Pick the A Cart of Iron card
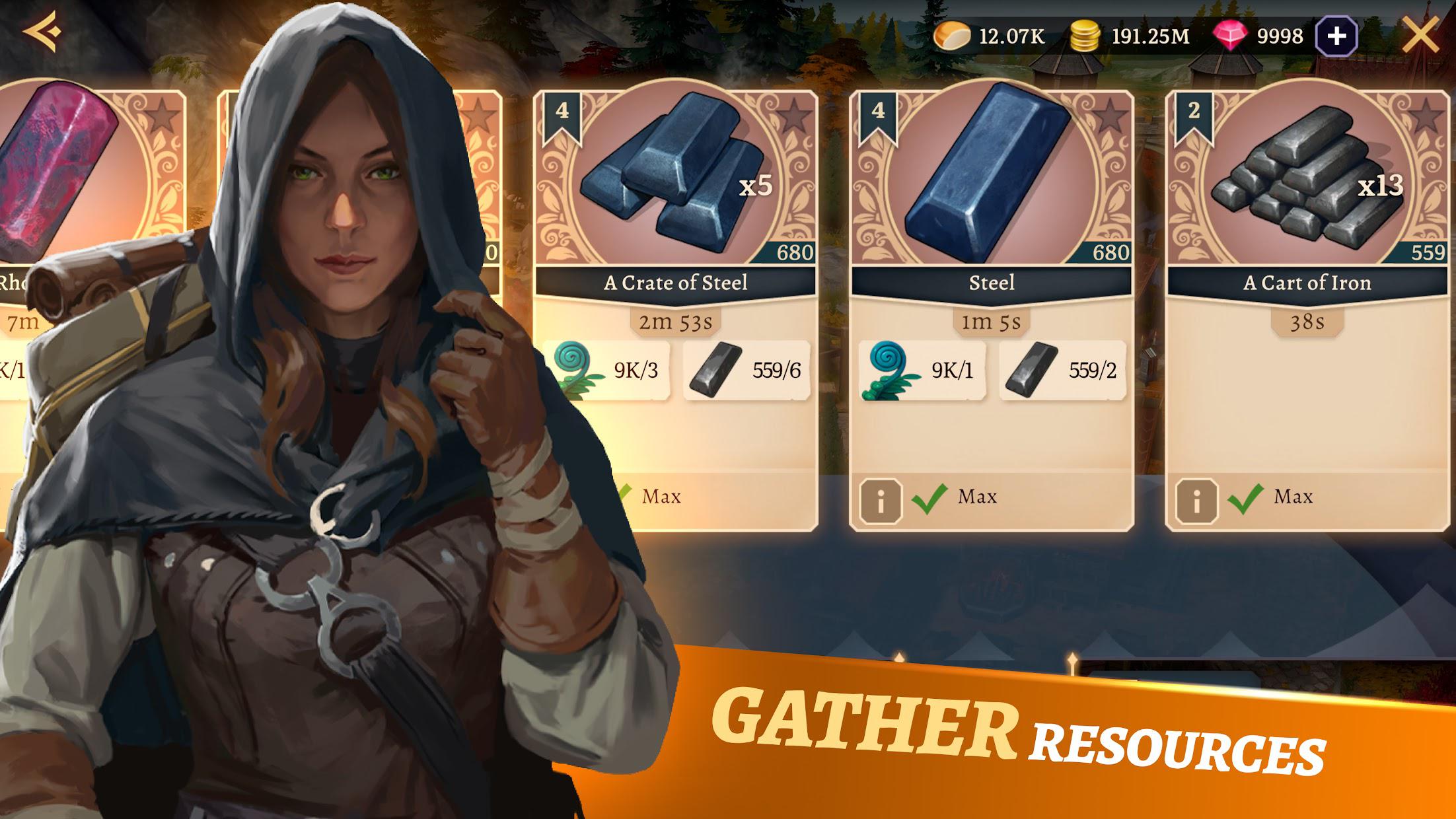The height and width of the screenshot is (819, 1456). coord(1307,198)
